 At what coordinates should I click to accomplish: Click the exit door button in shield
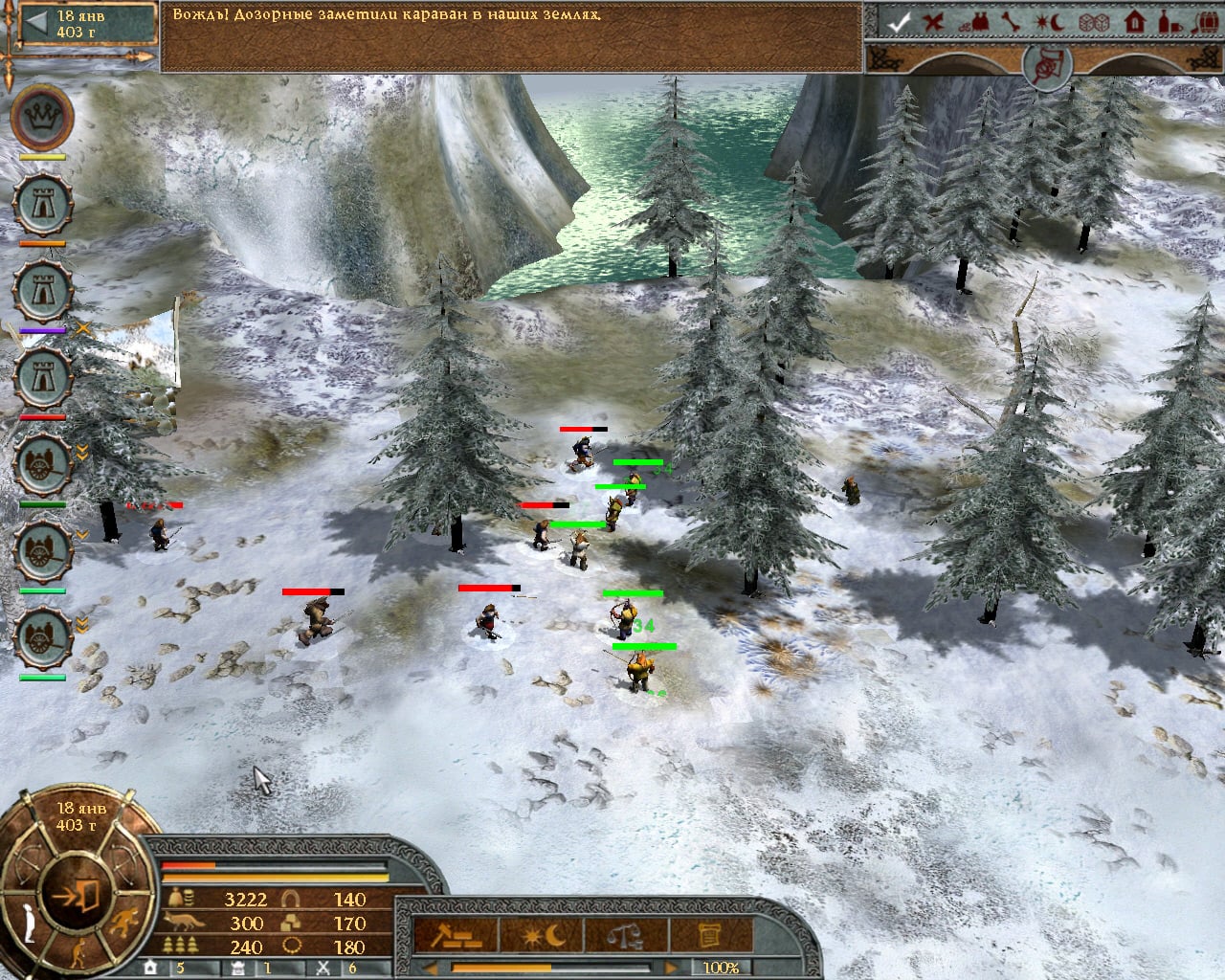pyautogui.click(x=79, y=895)
